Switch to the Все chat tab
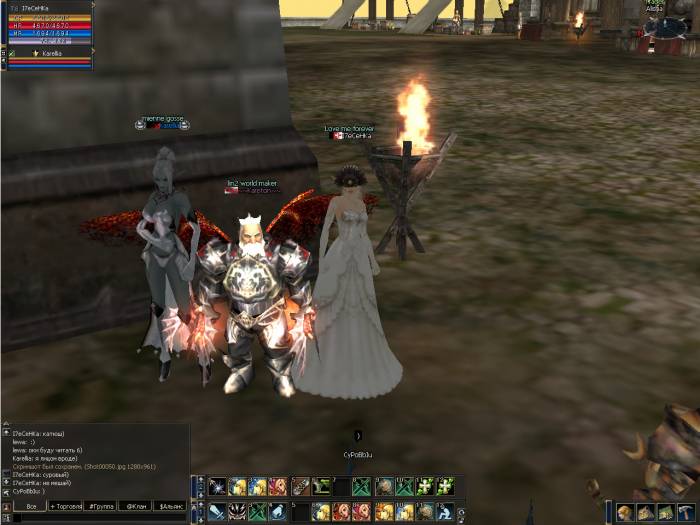Image resolution: width=700 pixels, height=525 pixels. tap(31, 507)
